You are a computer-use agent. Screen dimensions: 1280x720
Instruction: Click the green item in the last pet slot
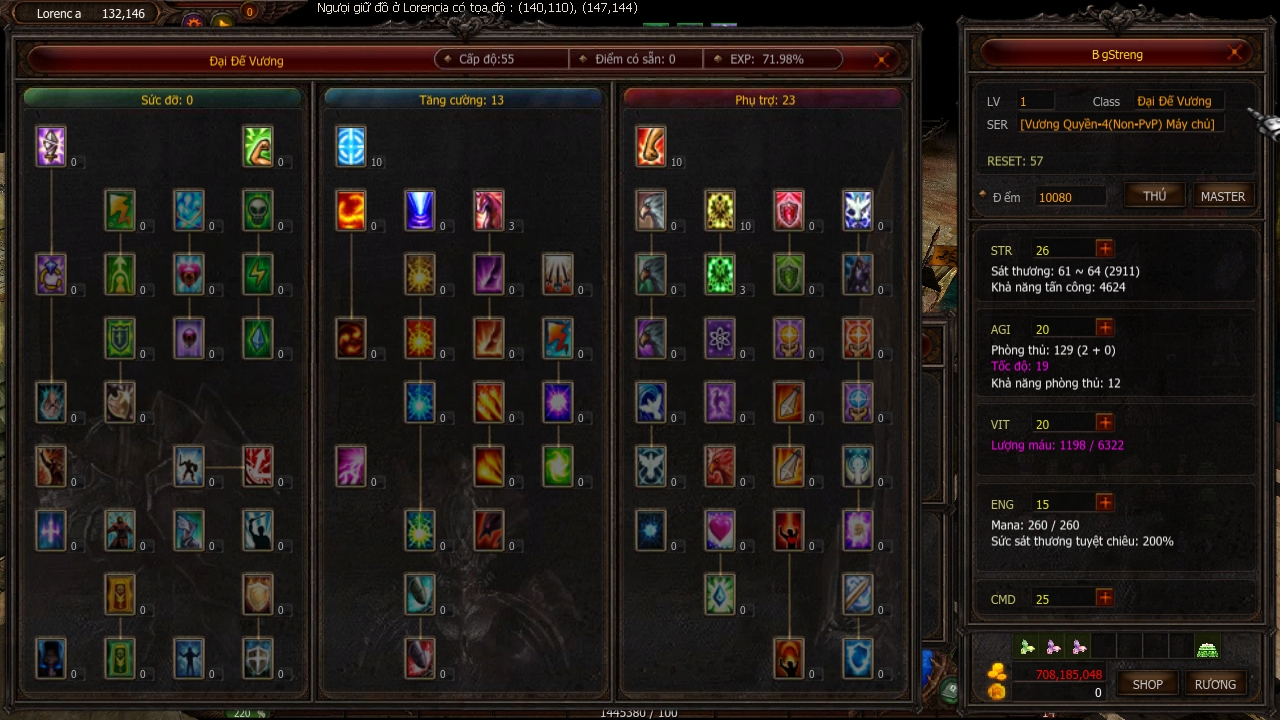pos(1207,649)
